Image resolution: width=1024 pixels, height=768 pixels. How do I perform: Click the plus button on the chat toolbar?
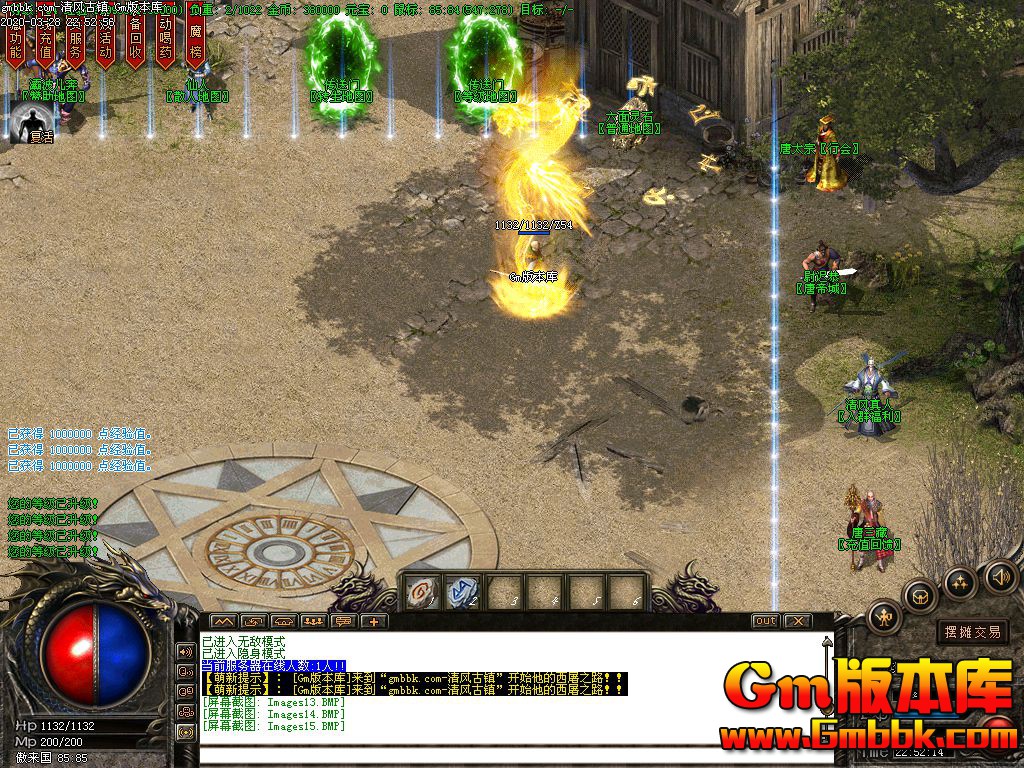click(x=375, y=621)
